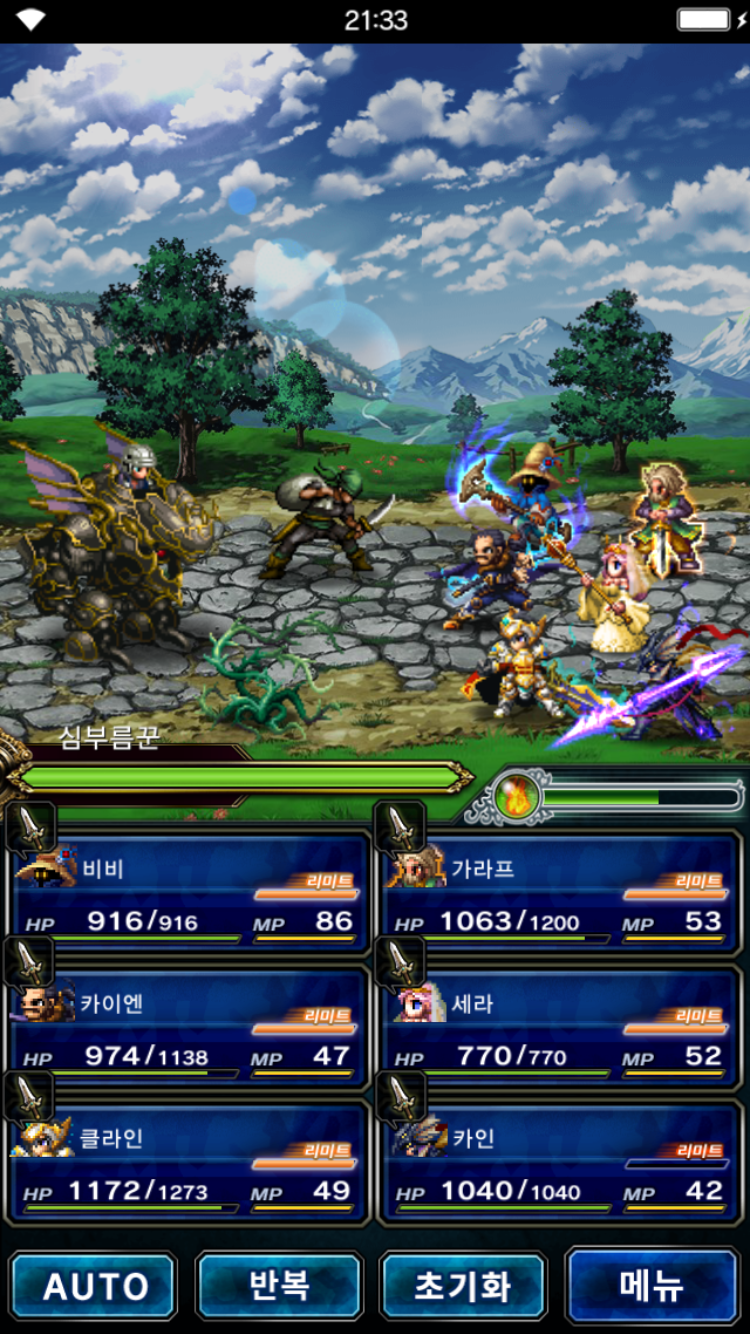The height and width of the screenshot is (1334, 750).
Task: Select the 반복 repeat button
Action: (x=280, y=1286)
